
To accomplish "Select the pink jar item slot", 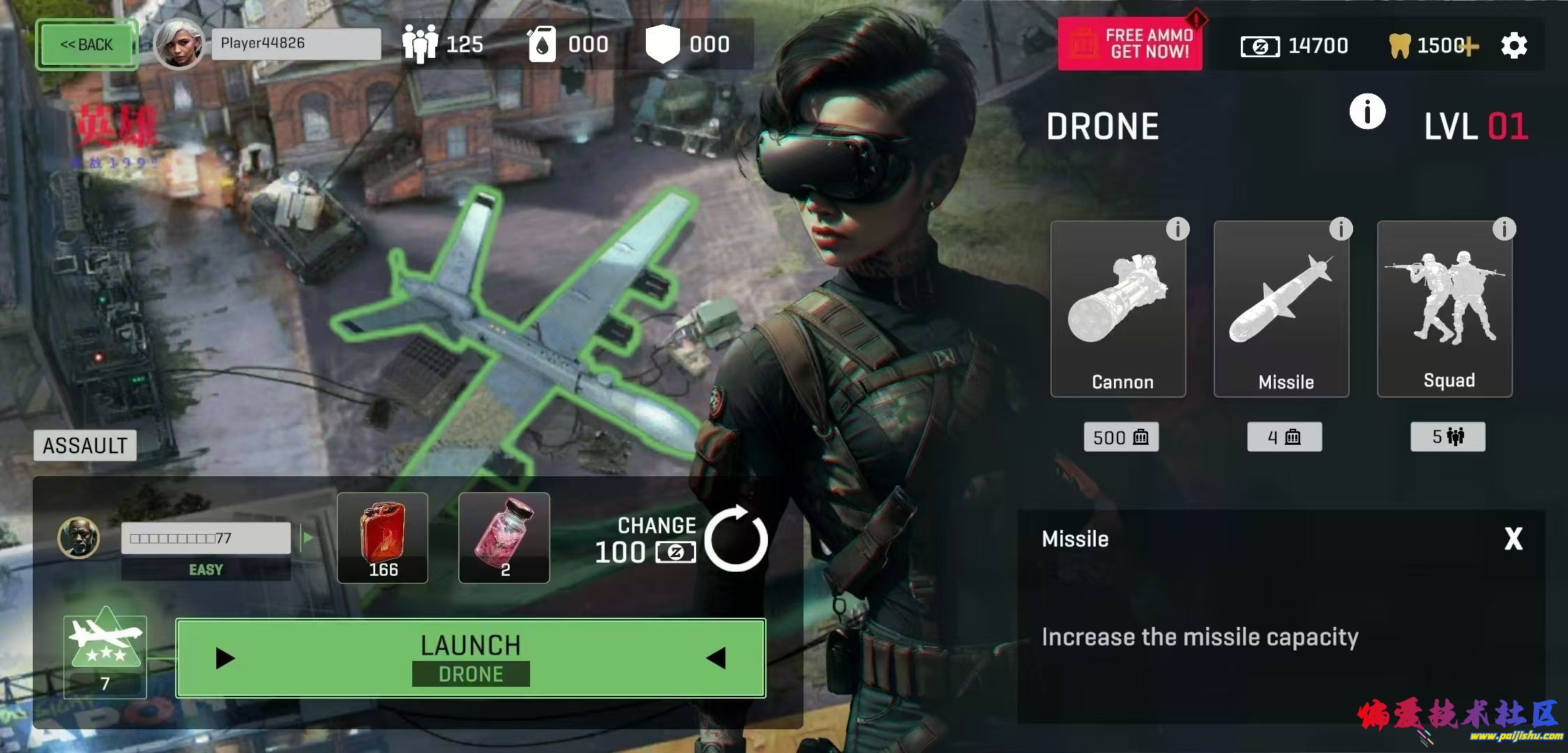I will (504, 538).
